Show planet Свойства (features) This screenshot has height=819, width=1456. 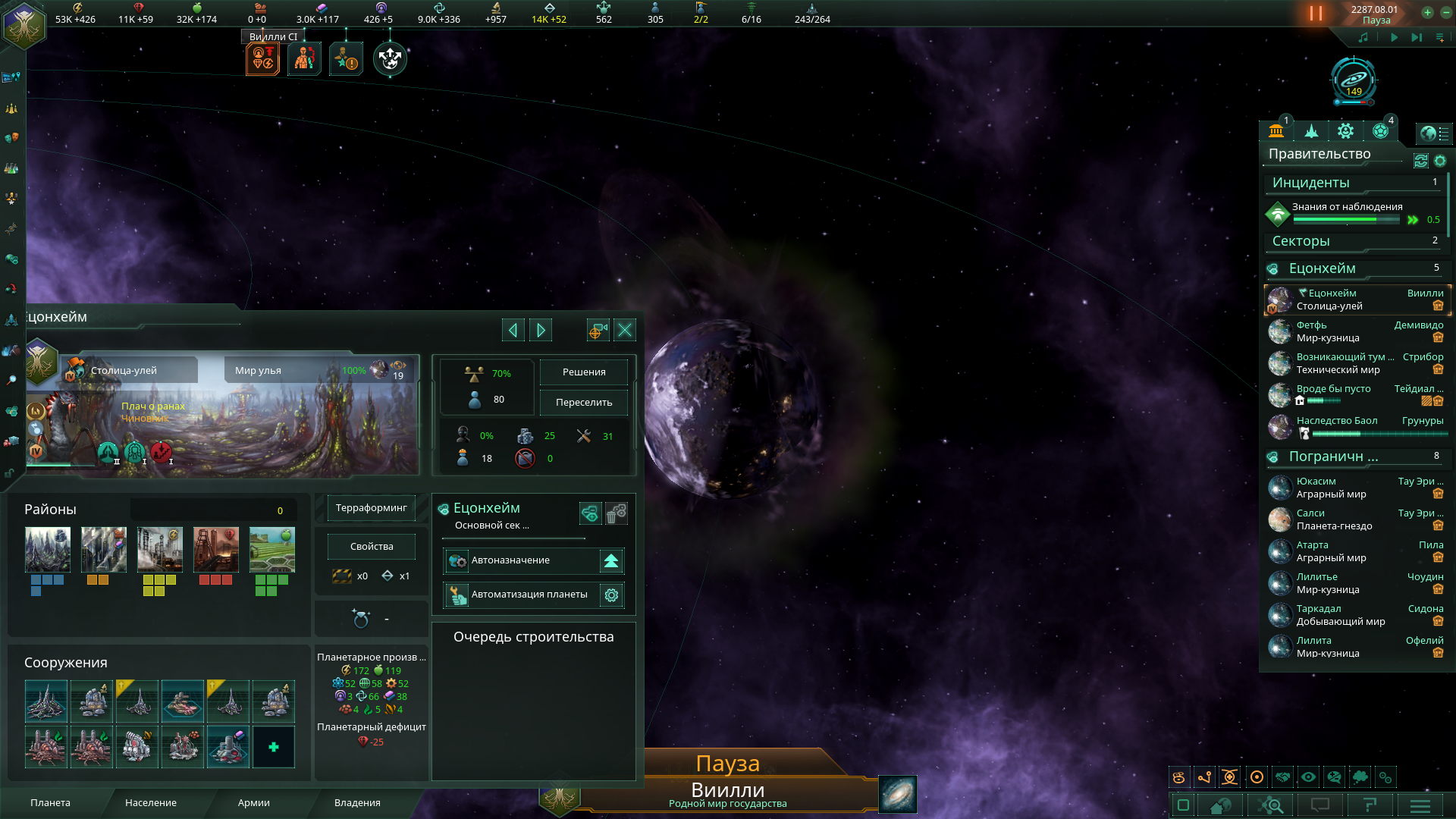click(371, 547)
